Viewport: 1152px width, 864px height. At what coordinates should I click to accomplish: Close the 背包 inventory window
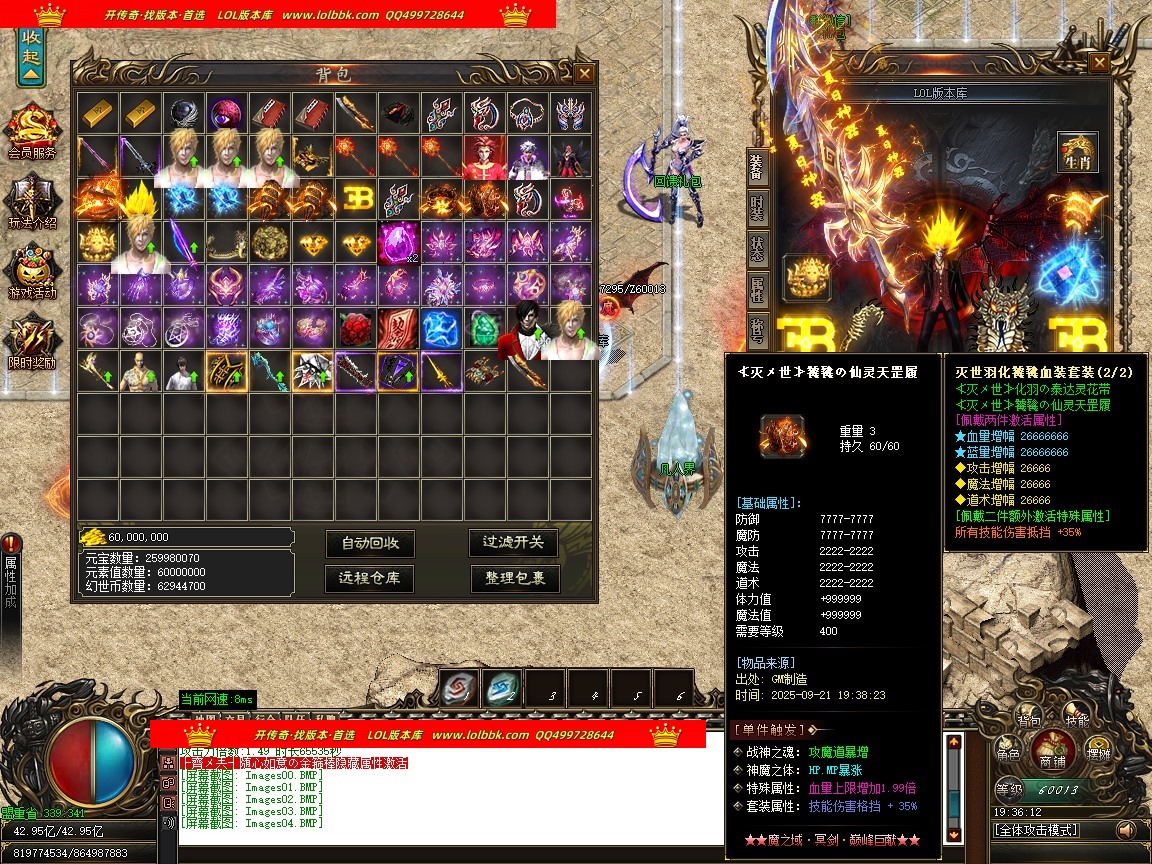584,73
